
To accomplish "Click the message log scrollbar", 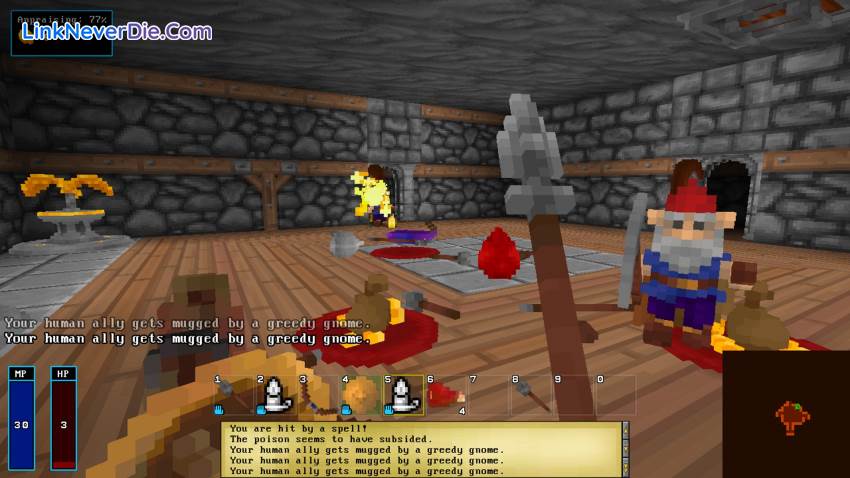I will tap(627, 449).
